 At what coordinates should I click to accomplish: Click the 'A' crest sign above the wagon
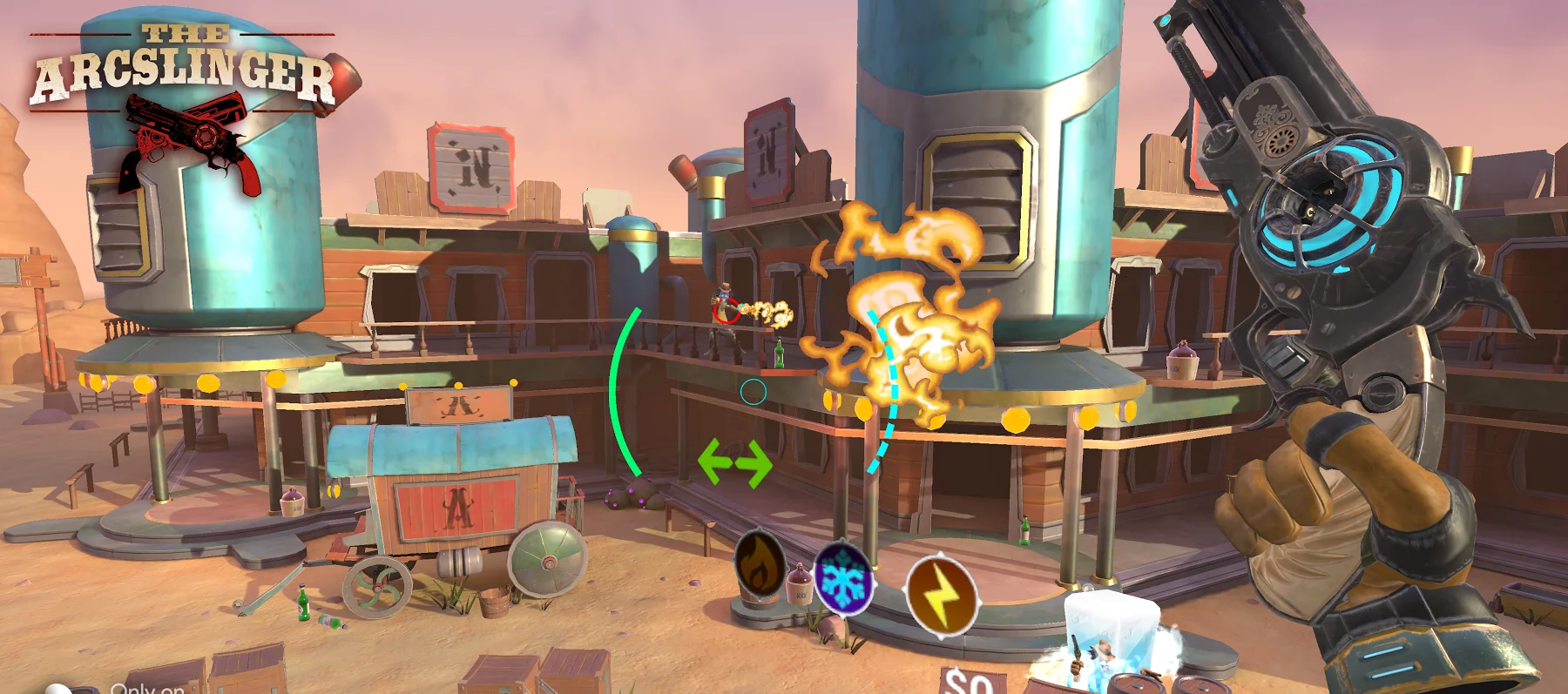pos(457,405)
